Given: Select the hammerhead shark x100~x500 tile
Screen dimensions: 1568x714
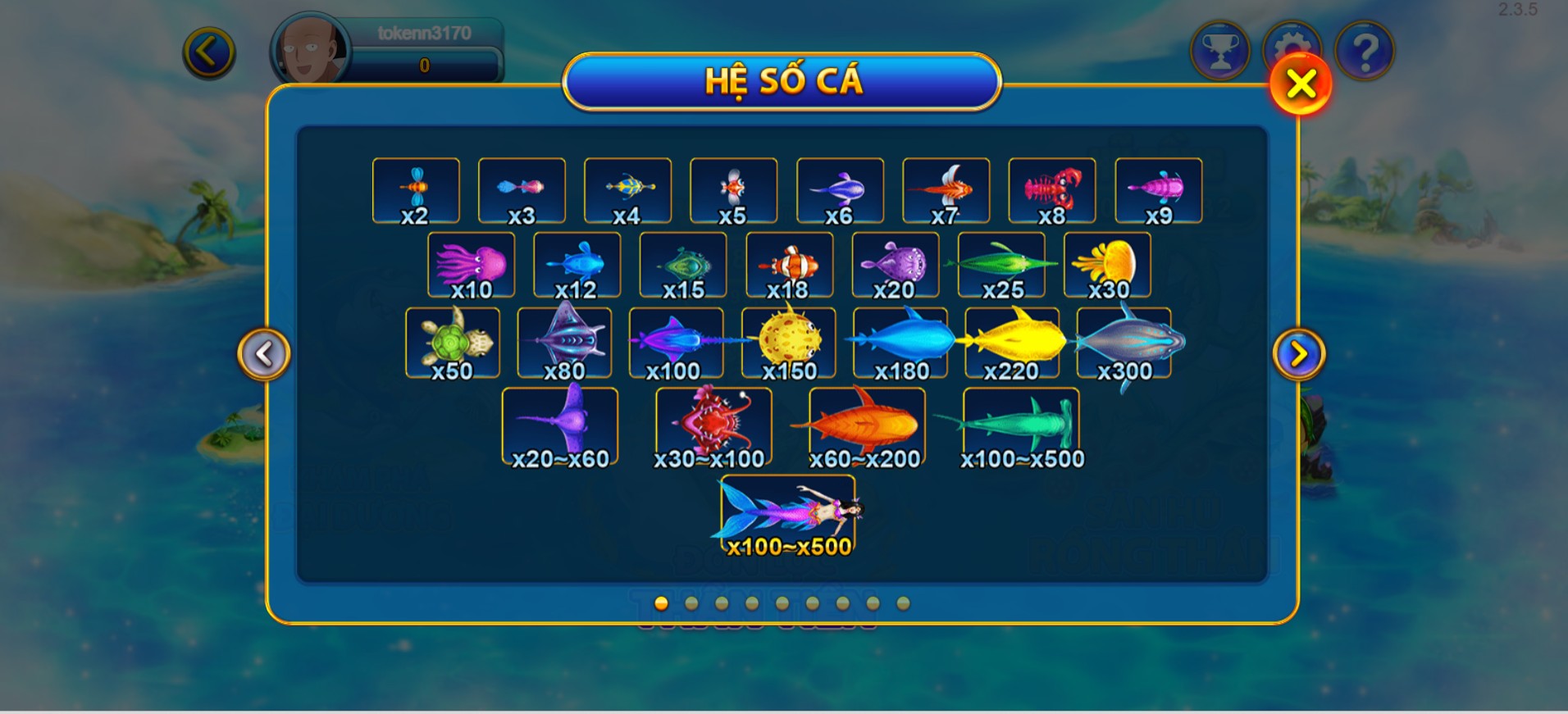Looking at the screenshot, I should click(x=1021, y=428).
